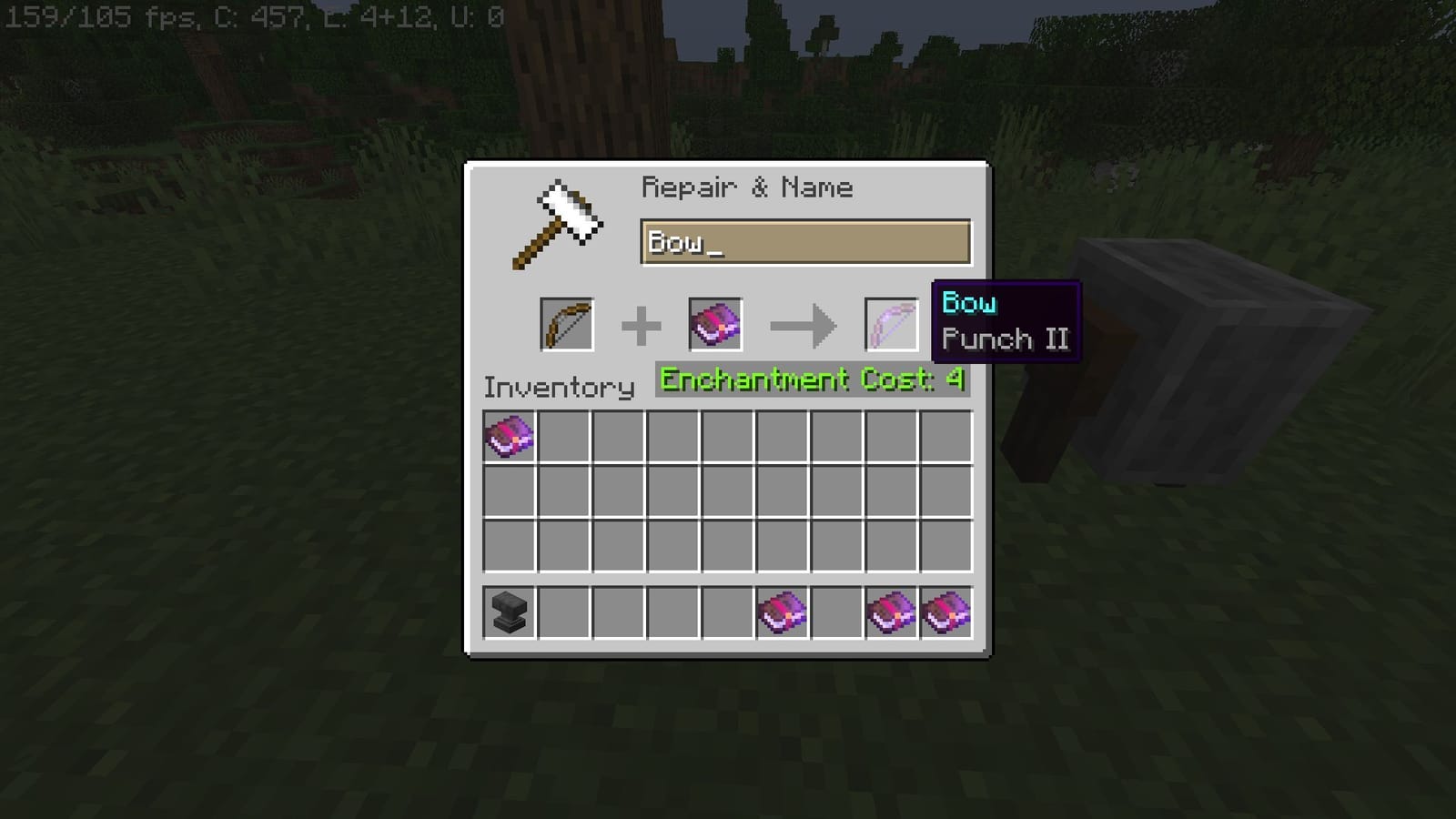Click the plus sign between the anvil slots
The height and width of the screenshot is (819, 1456).
click(642, 324)
